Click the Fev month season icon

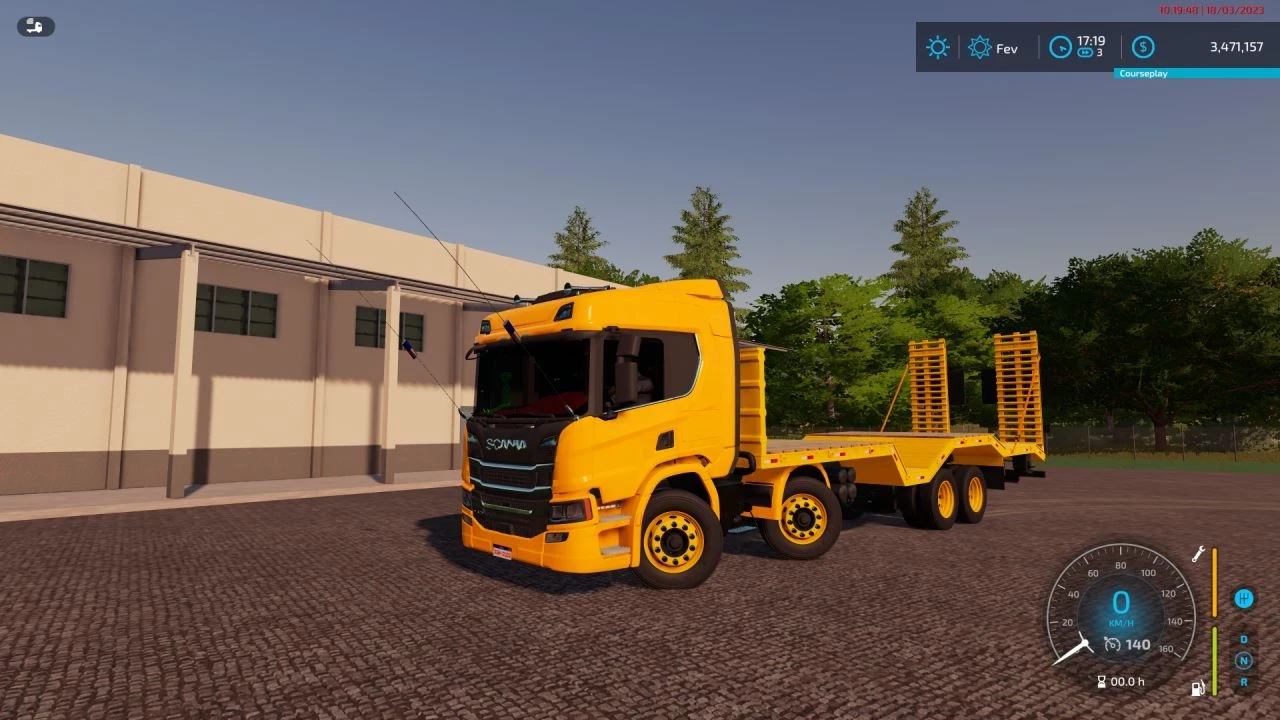(x=979, y=47)
